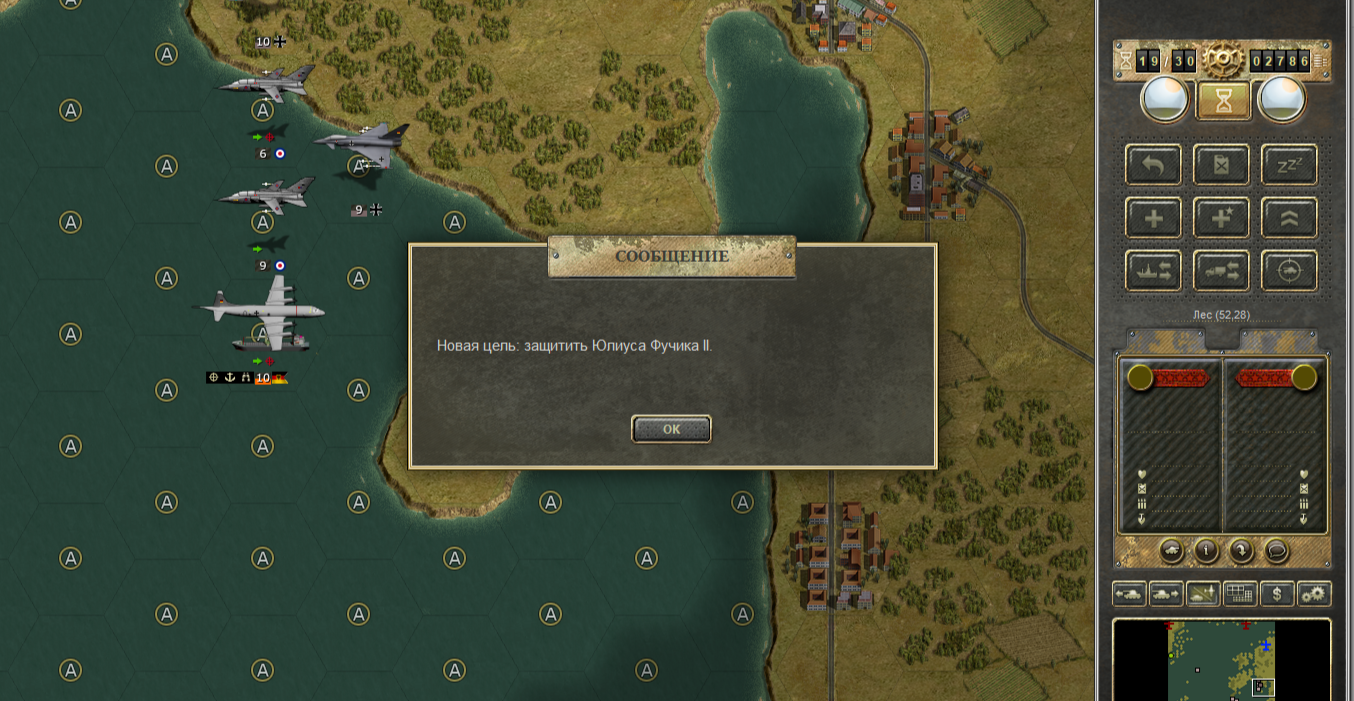Viewport: 1354px width, 701px height.
Task: Open the purchase screen with the dollar button
Action: (x=1277, y=594)
